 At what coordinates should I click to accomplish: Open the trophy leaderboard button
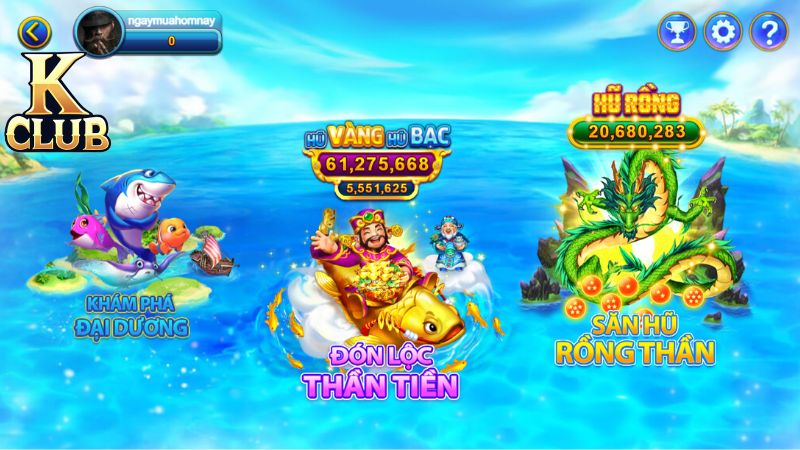[x=676, y=32]
